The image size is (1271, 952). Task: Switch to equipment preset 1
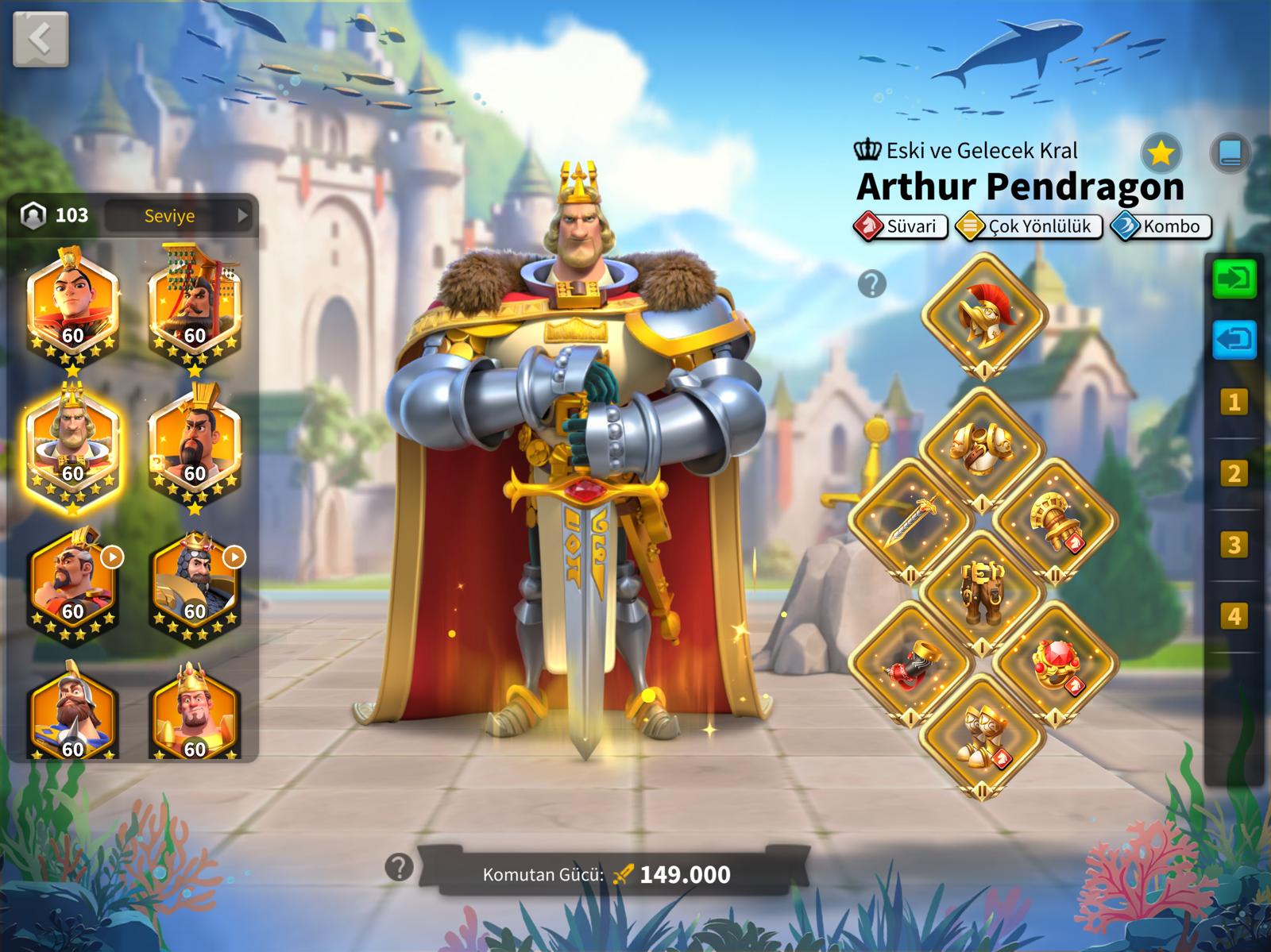tap(1234, 403)
